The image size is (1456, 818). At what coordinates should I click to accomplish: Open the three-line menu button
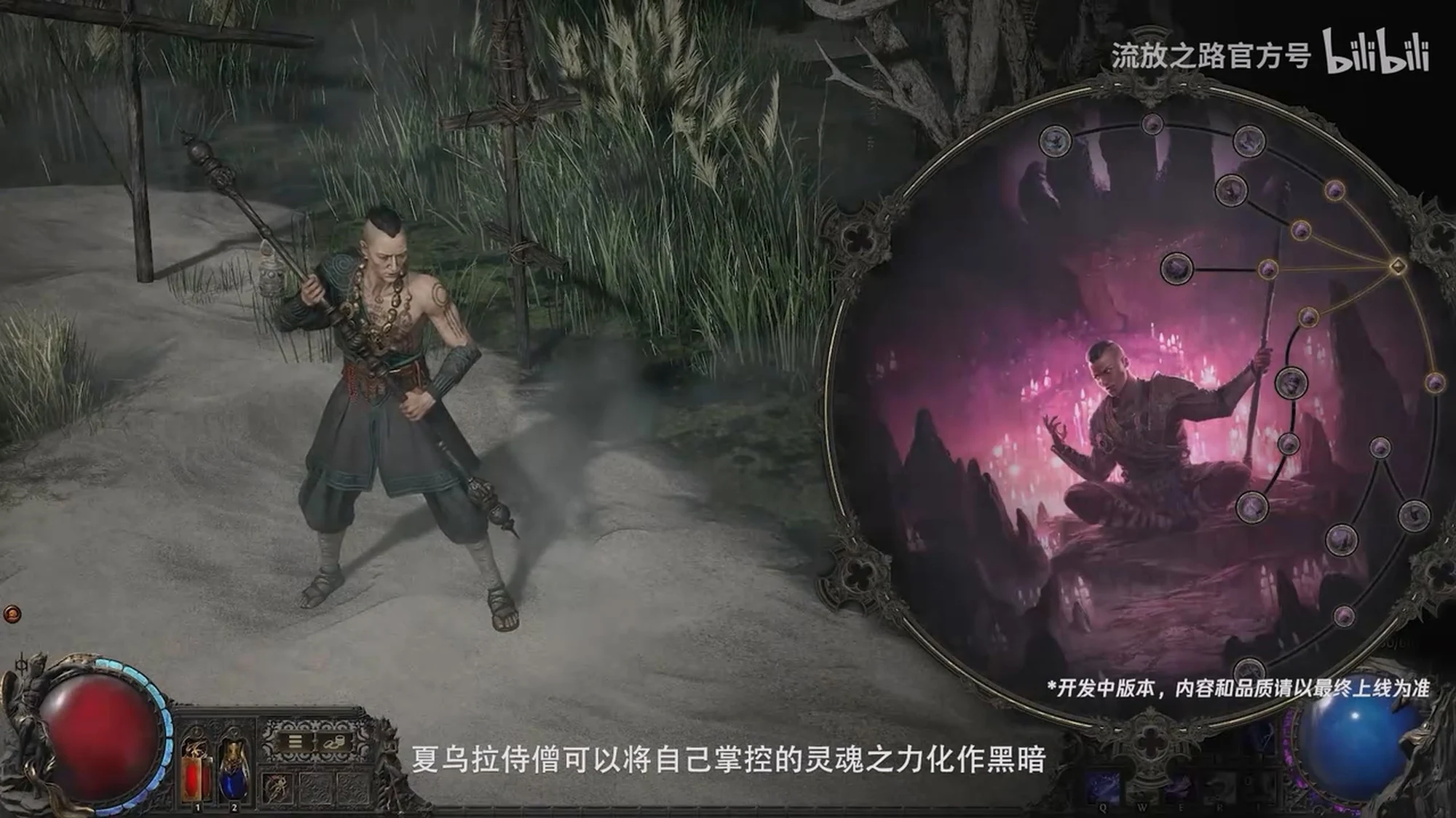(295, 742)
